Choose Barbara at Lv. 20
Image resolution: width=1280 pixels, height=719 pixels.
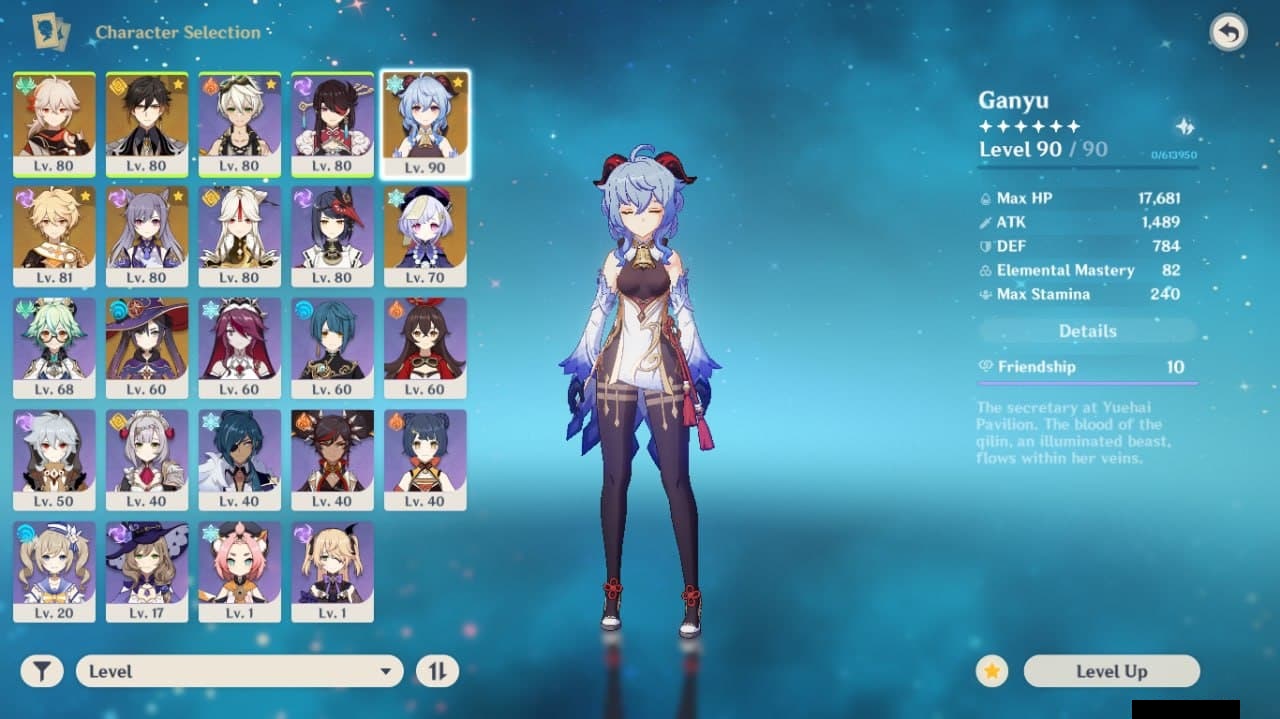55,572
